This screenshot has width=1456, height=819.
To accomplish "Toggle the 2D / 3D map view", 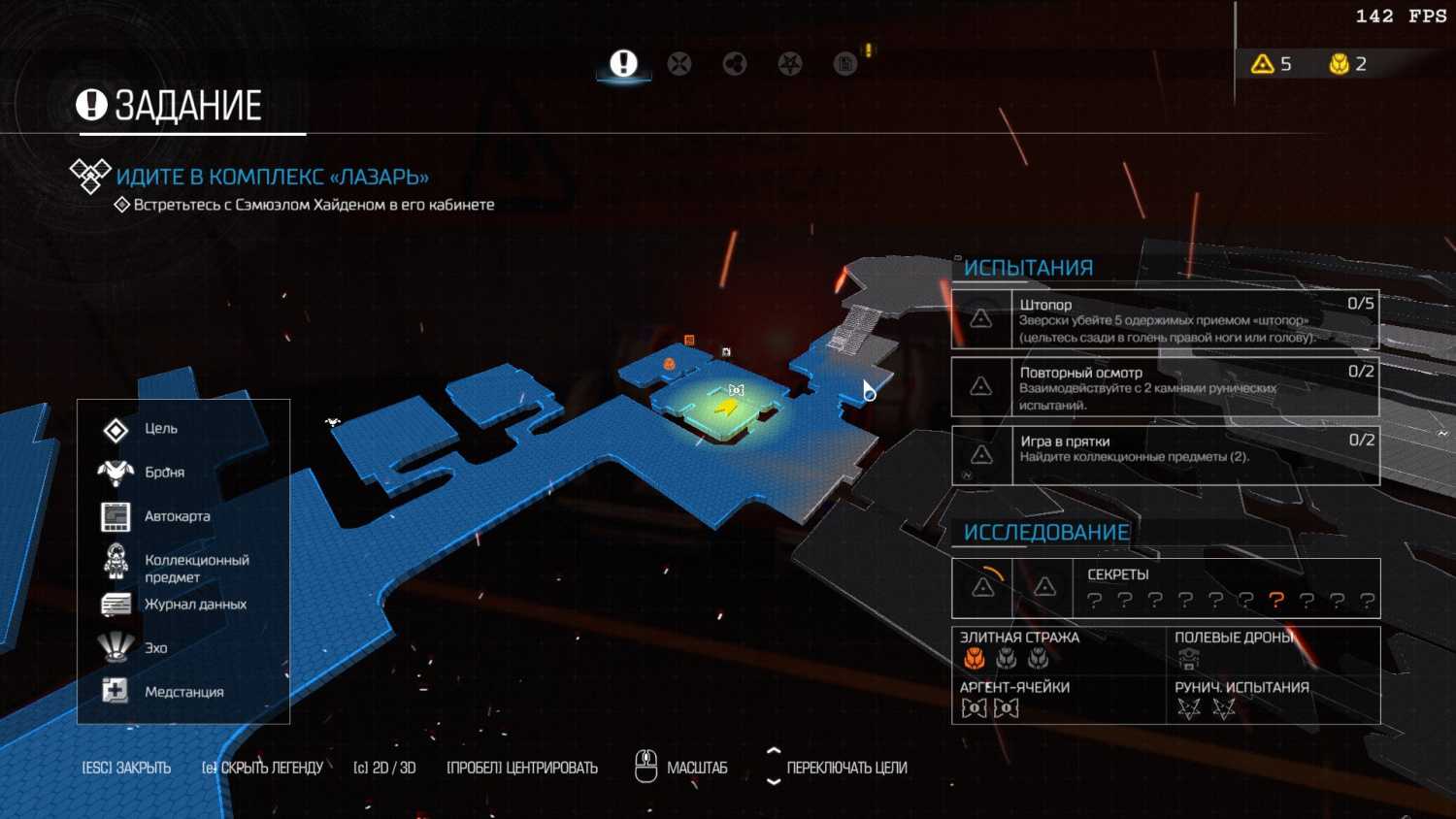I will [x=384, y=768].
